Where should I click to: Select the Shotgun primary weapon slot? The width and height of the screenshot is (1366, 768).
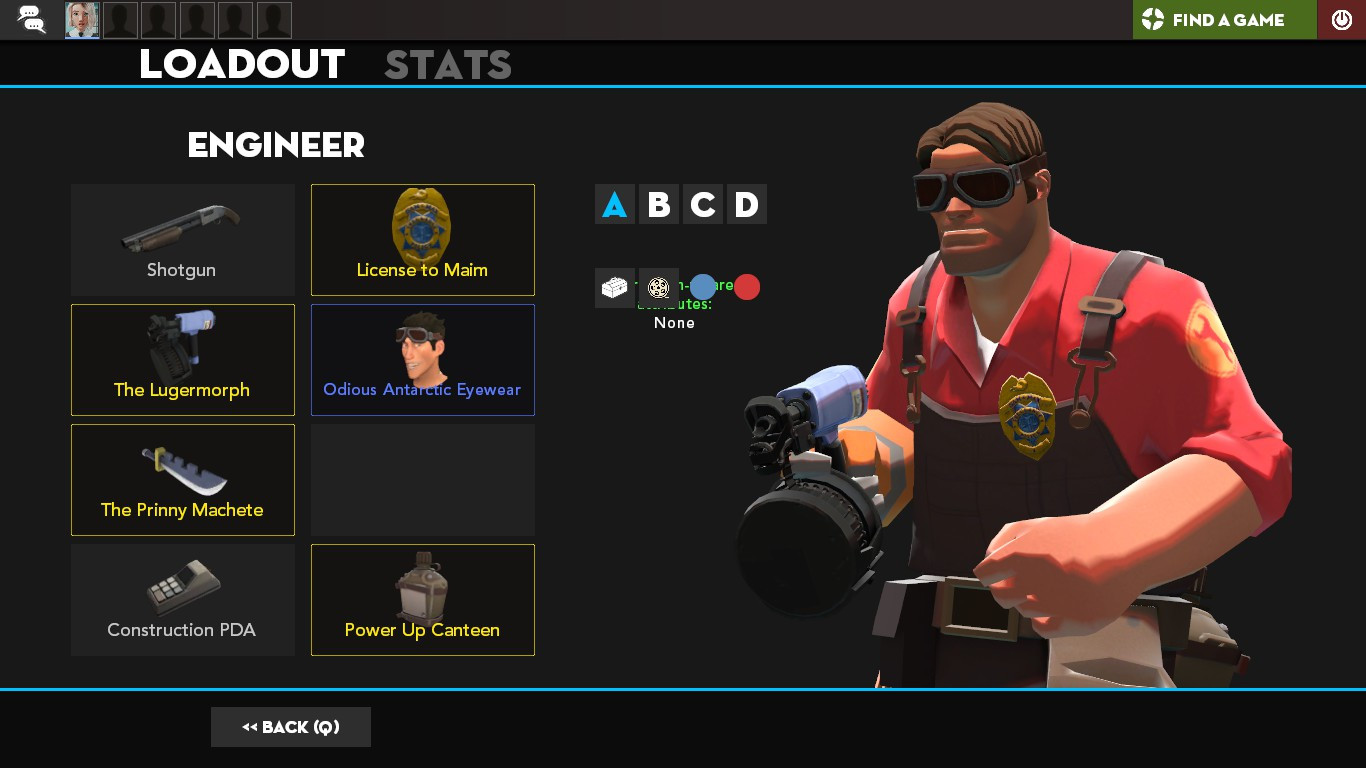click(x=182, y=240)
